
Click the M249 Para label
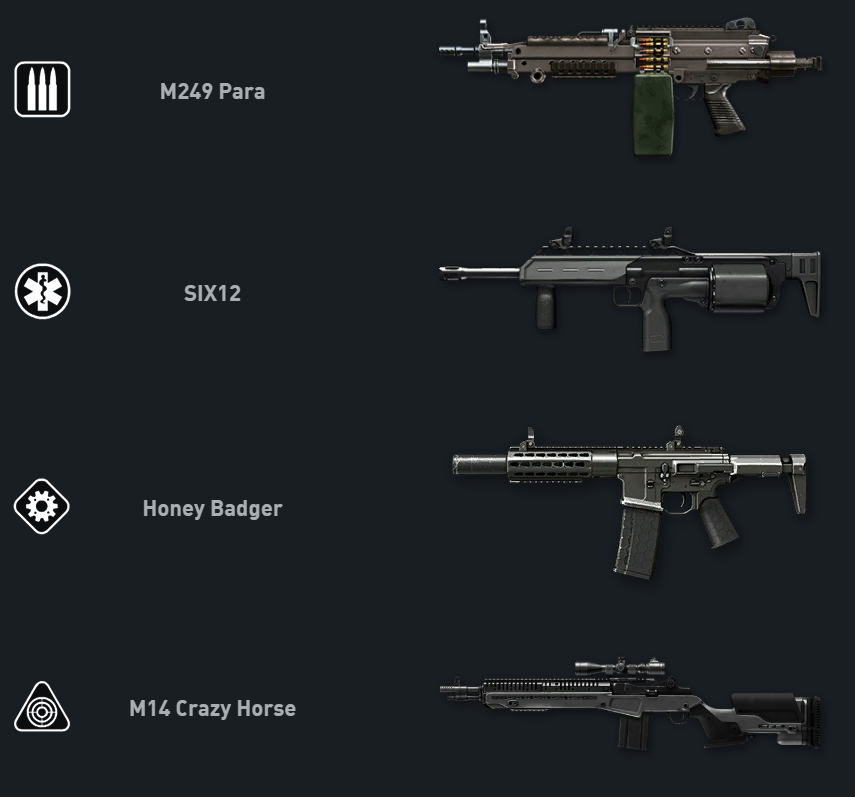coord(212,92)
